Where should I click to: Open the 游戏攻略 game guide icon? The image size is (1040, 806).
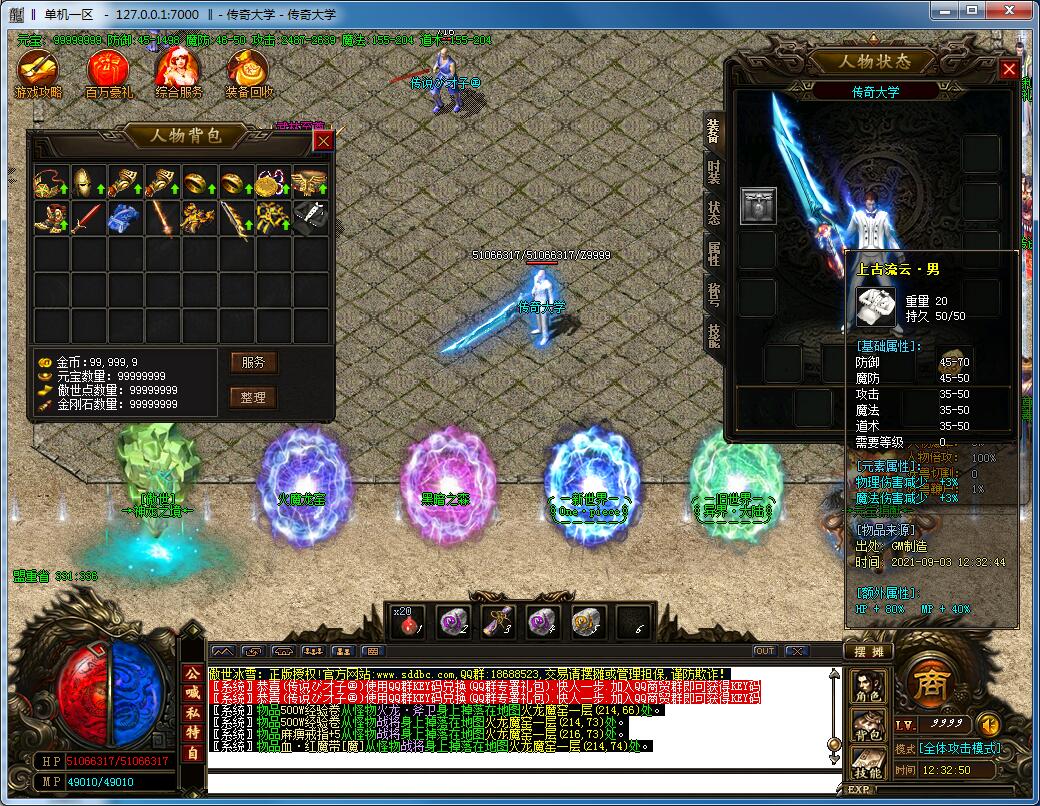(38, 73)
